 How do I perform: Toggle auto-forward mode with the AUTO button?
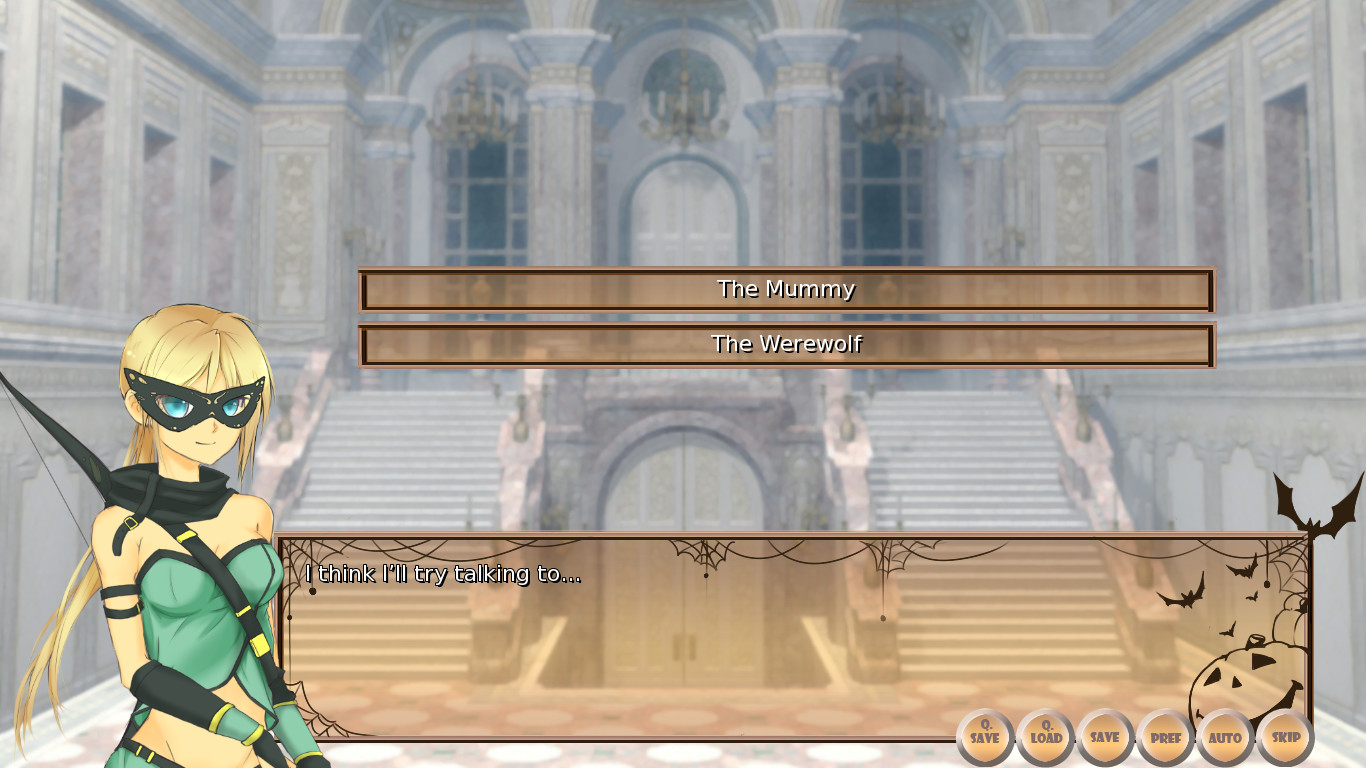pyautogui.click(x=1225, y=737)
